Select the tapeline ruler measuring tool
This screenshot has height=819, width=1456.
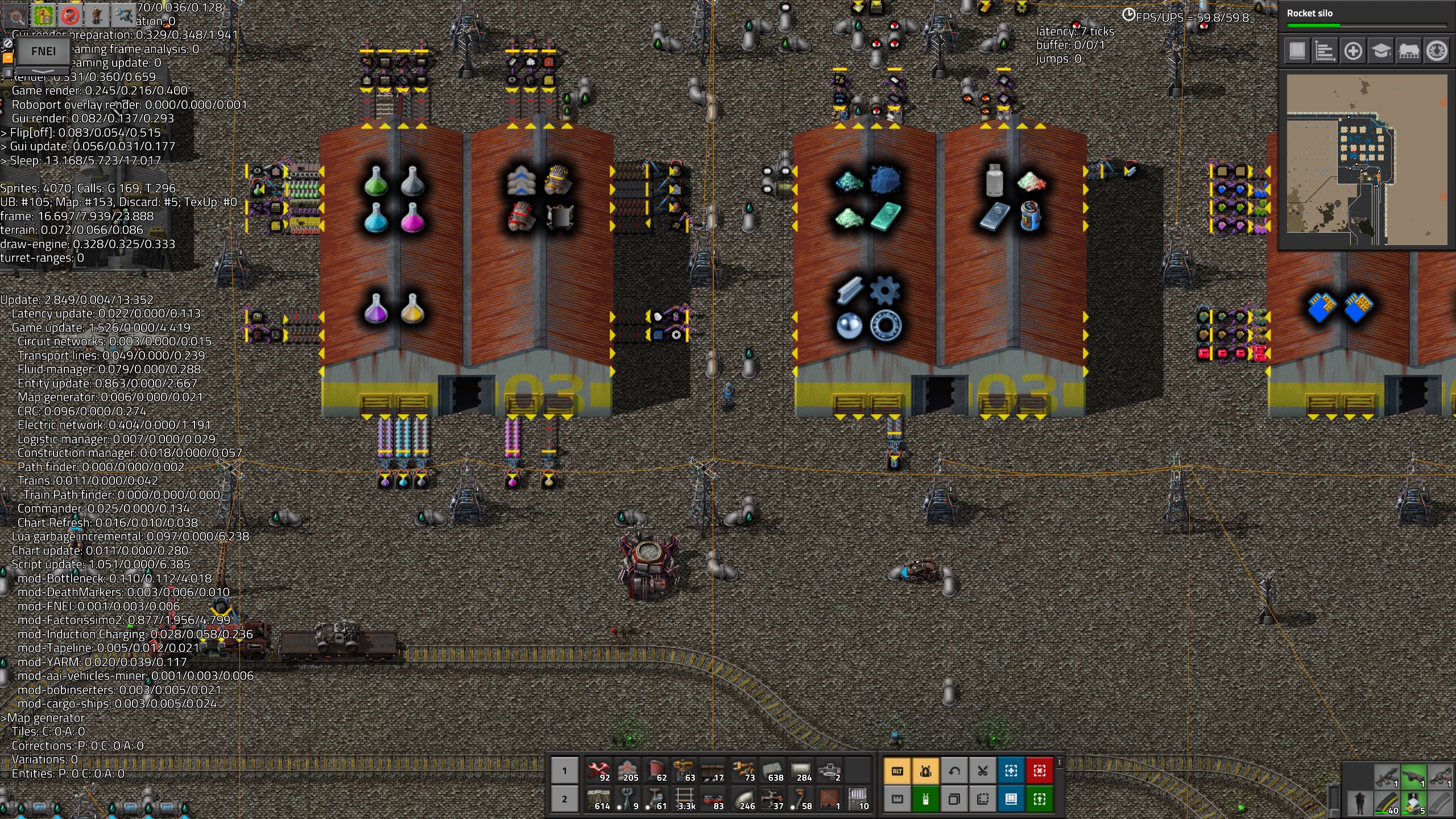[x=897, y=799]
